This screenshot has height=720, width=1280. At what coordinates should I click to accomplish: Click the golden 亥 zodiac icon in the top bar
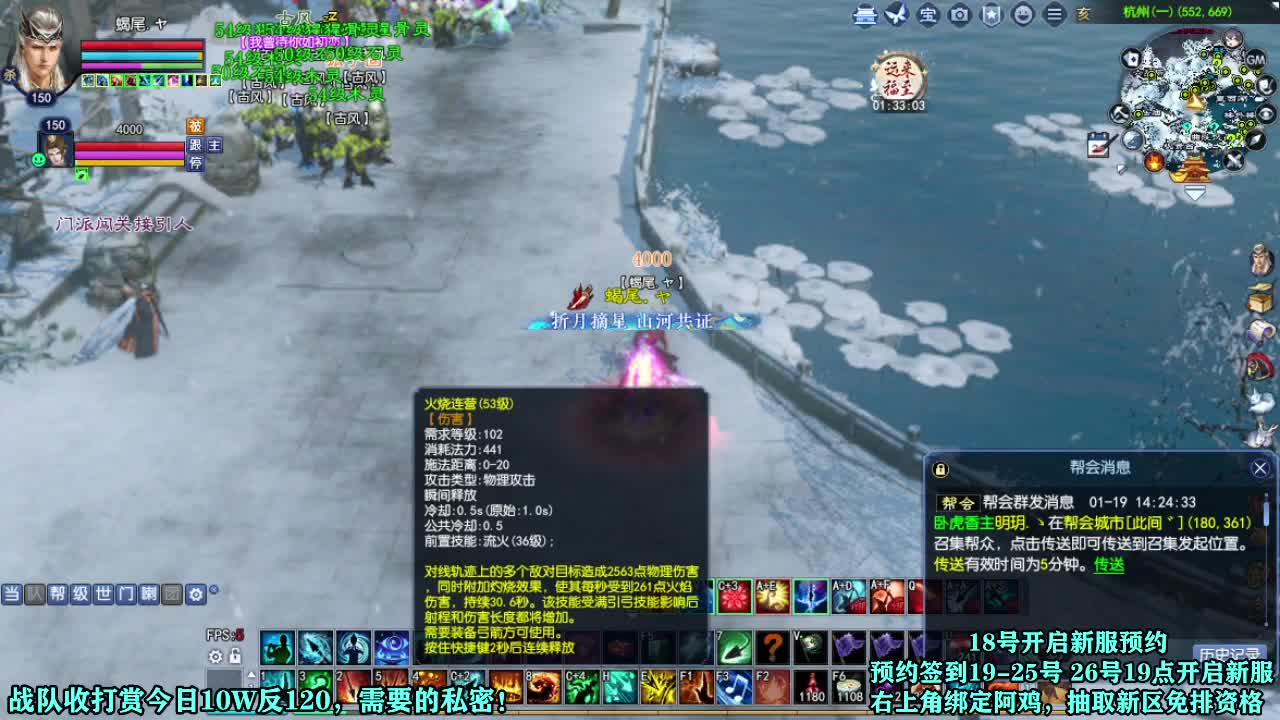[x=1083, y=16]
